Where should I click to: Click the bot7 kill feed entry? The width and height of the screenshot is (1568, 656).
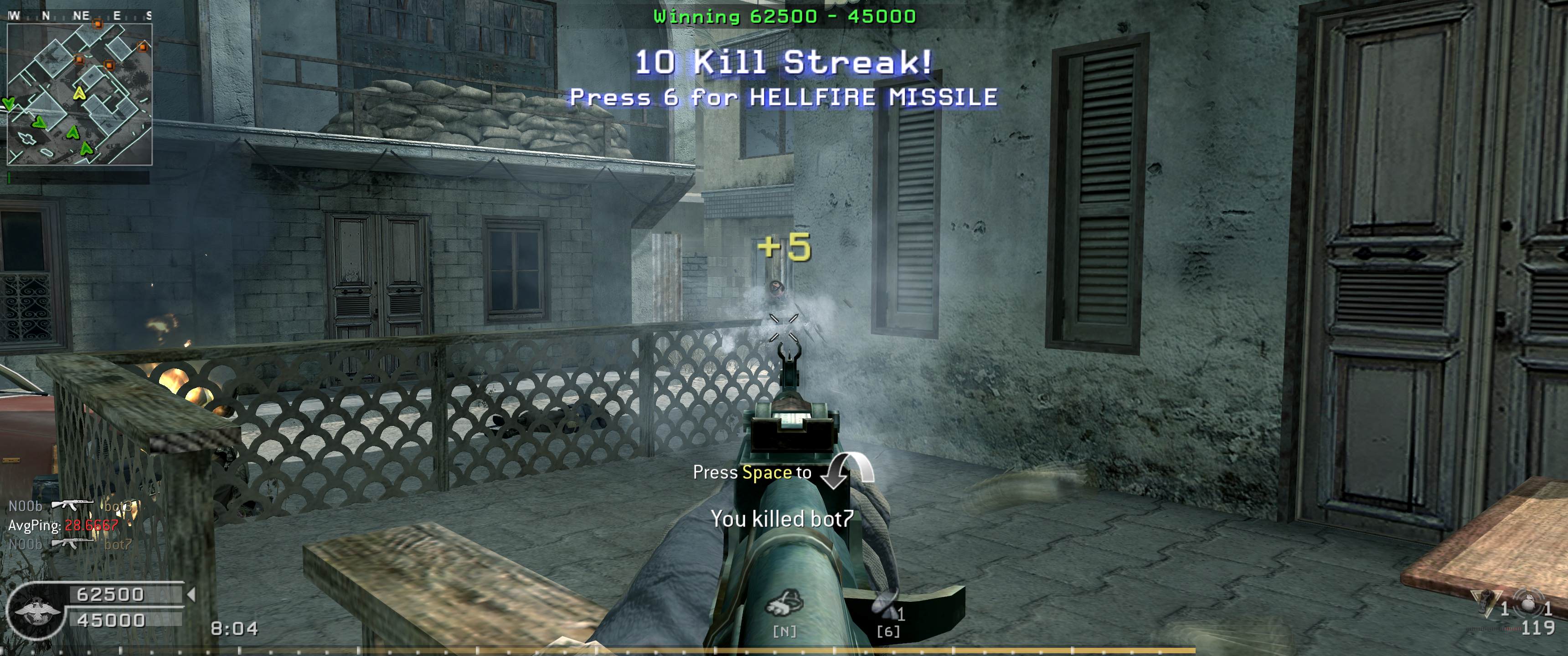click(70, 544)
